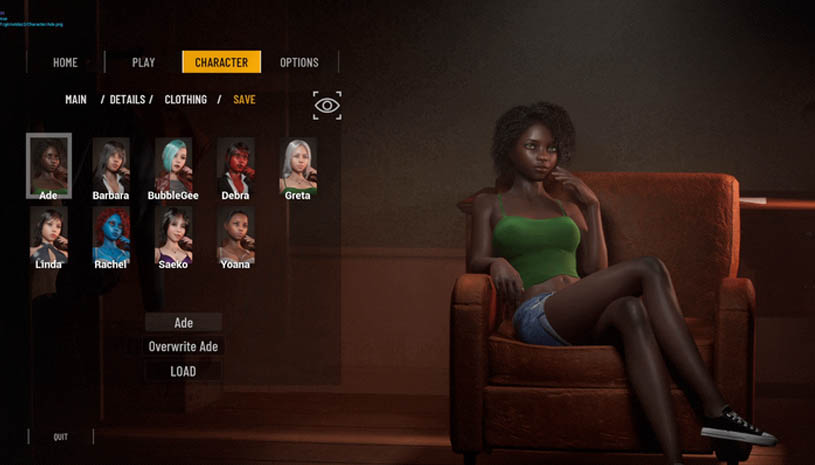Pick the Barbara character preset

tap(111, 165)
